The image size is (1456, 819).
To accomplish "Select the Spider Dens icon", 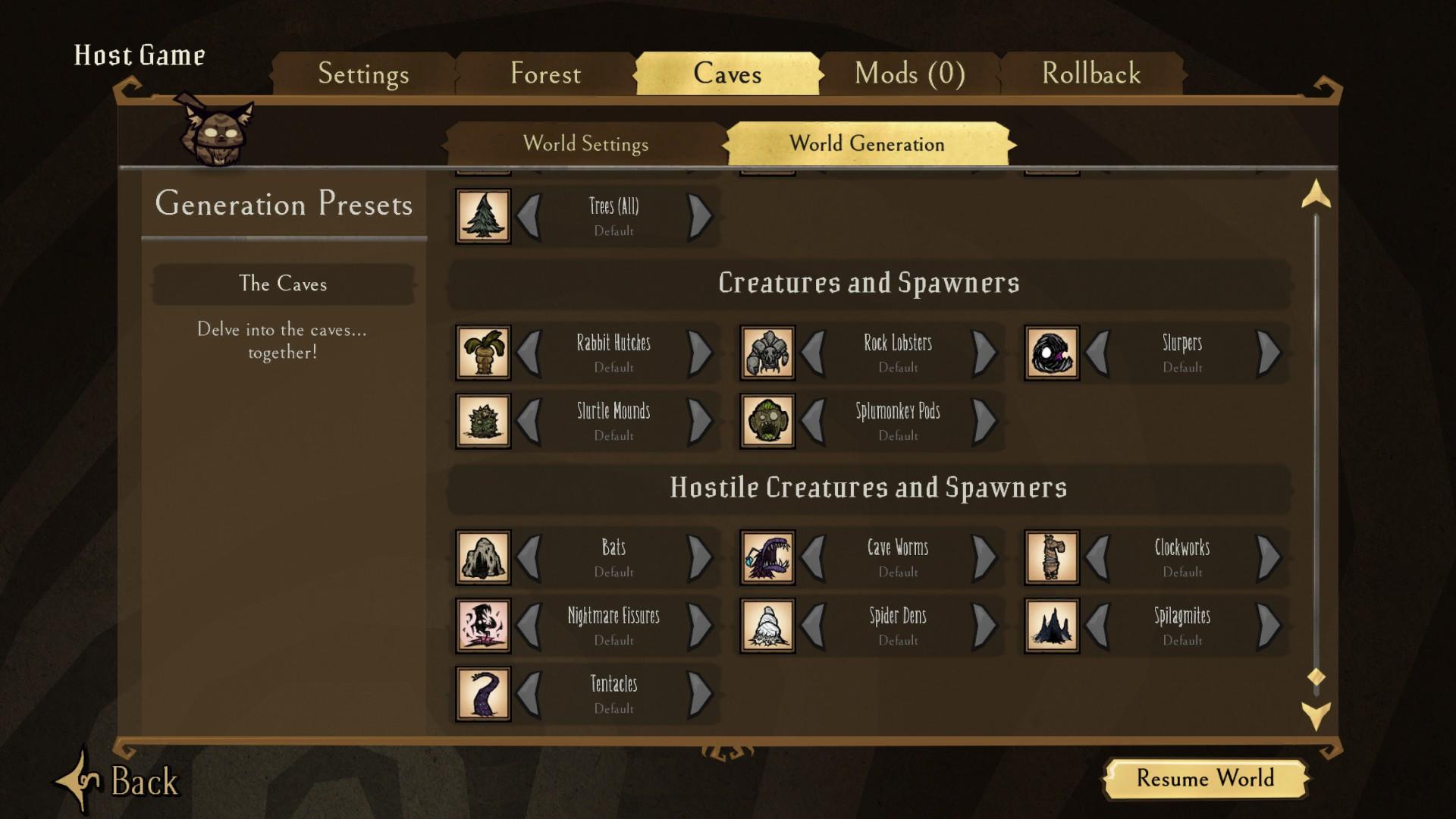I will tap(767, 626).
